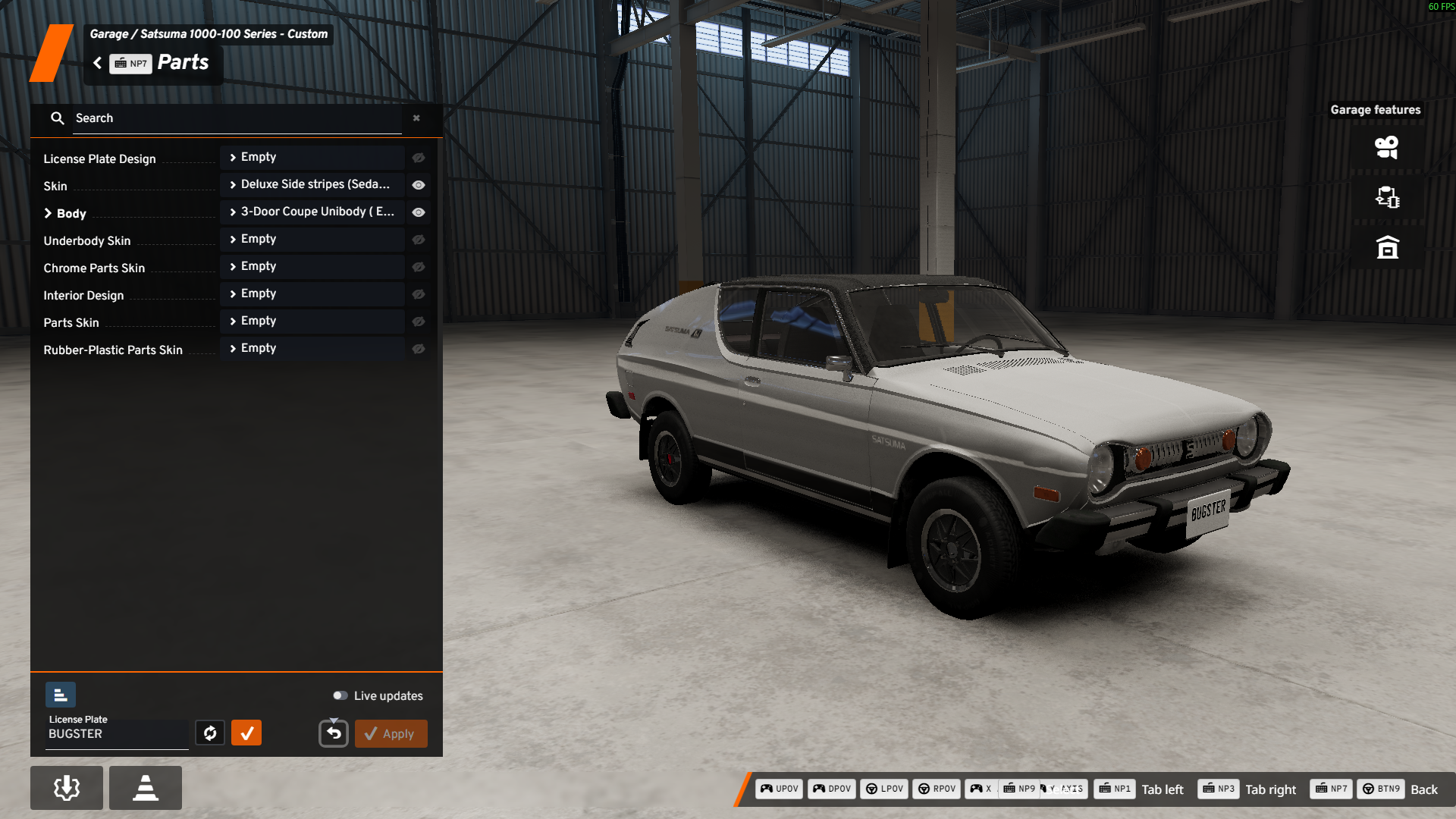Generate a random license plate text
Image resolution: width=1456 pixels, height=819 pixels.
(210, 733)
